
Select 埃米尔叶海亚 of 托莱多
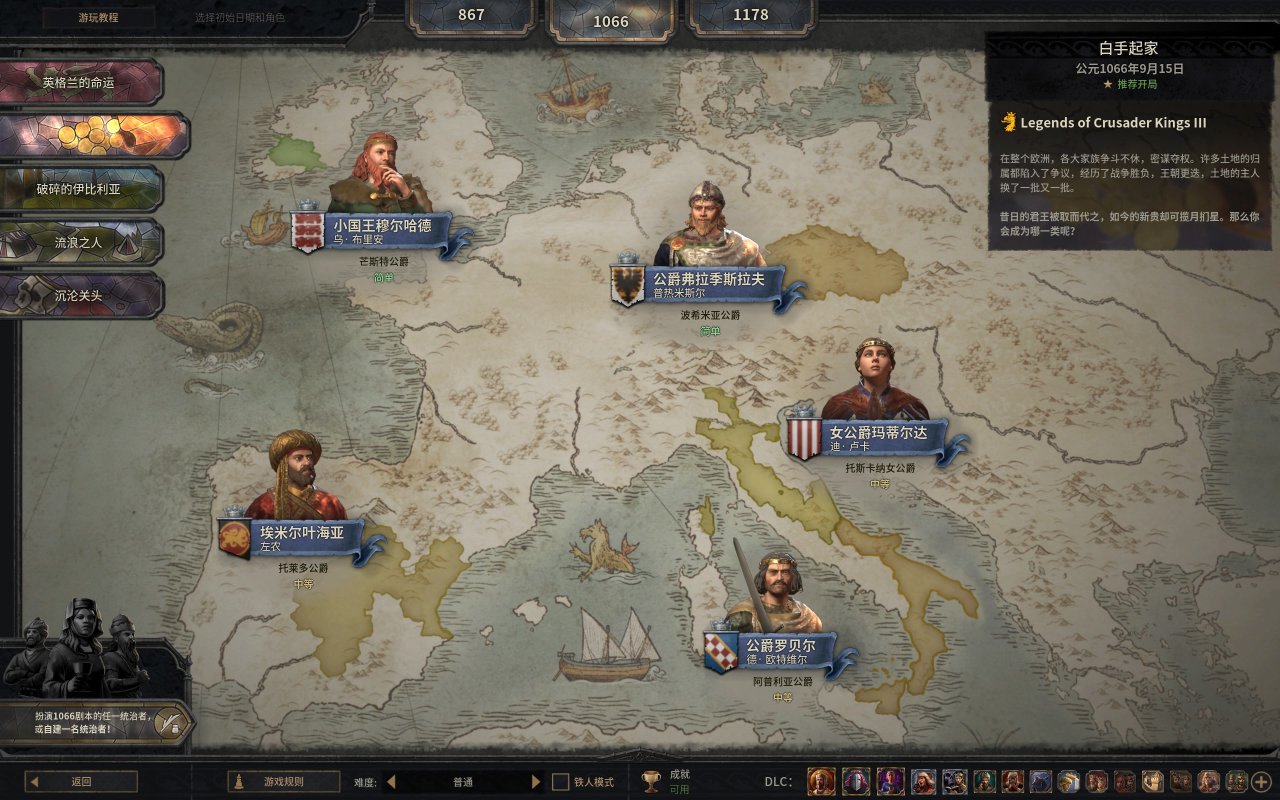pos(296,538)
